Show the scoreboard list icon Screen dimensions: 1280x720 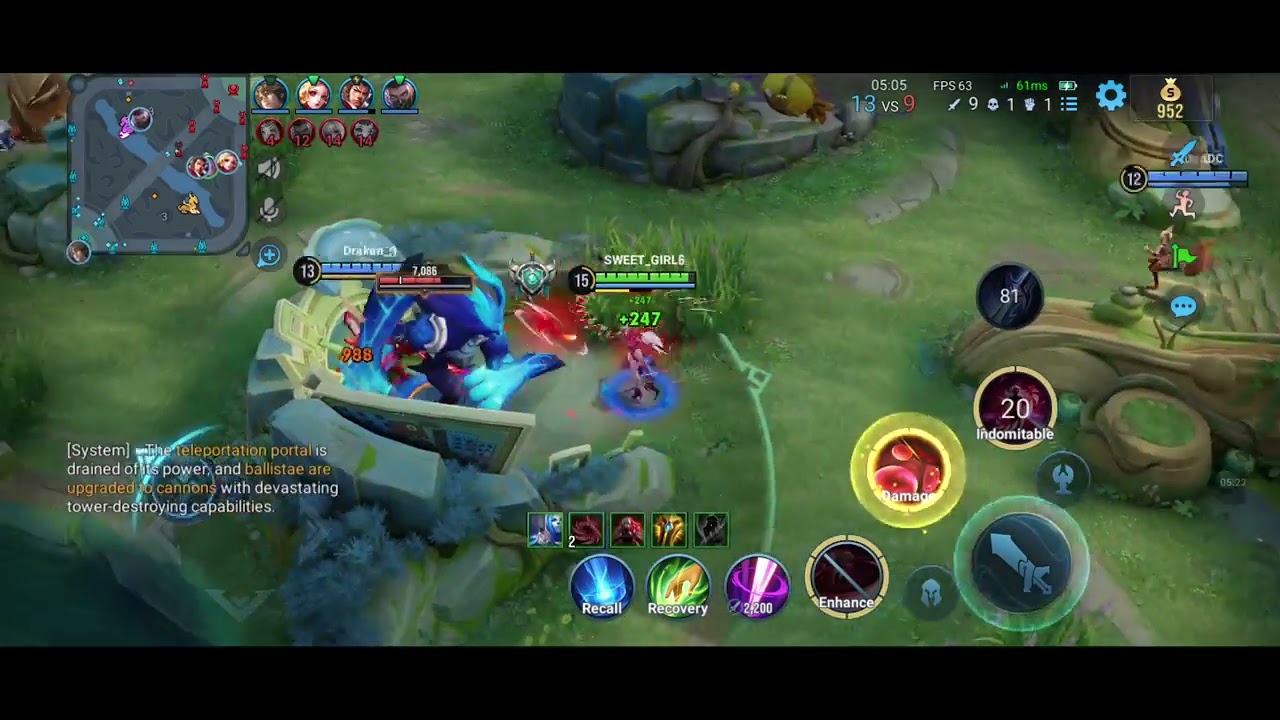pyautogui.click(x=1069, y=104)
